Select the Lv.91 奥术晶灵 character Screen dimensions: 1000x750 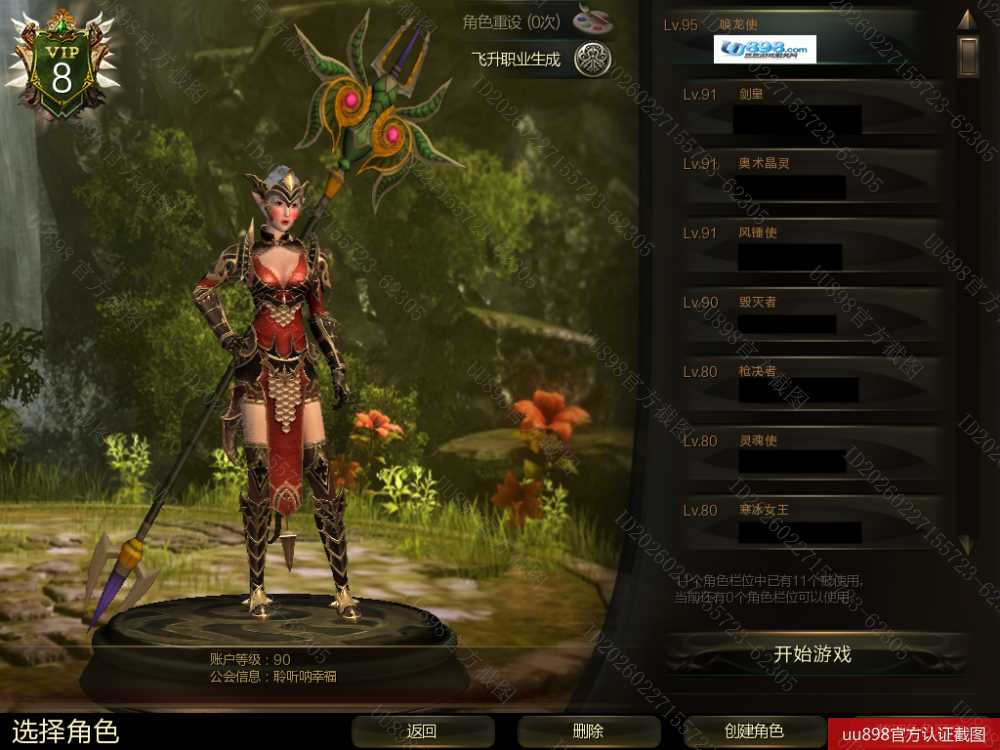800,179
